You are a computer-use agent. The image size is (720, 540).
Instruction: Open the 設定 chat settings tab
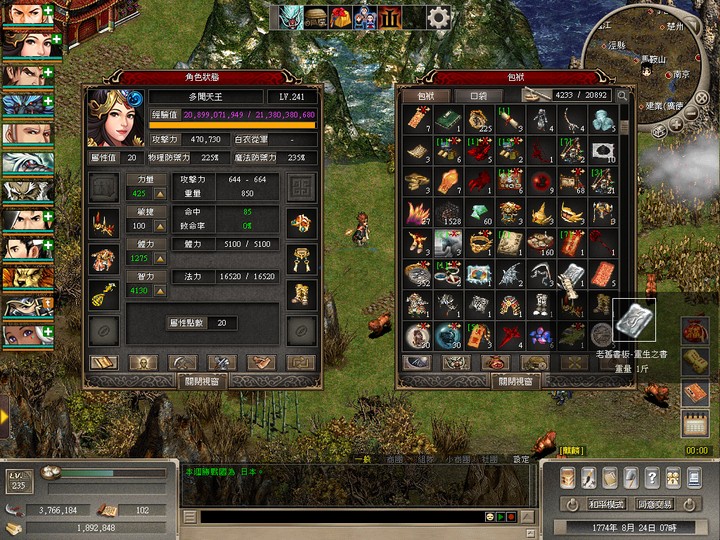tap(521, 460)
